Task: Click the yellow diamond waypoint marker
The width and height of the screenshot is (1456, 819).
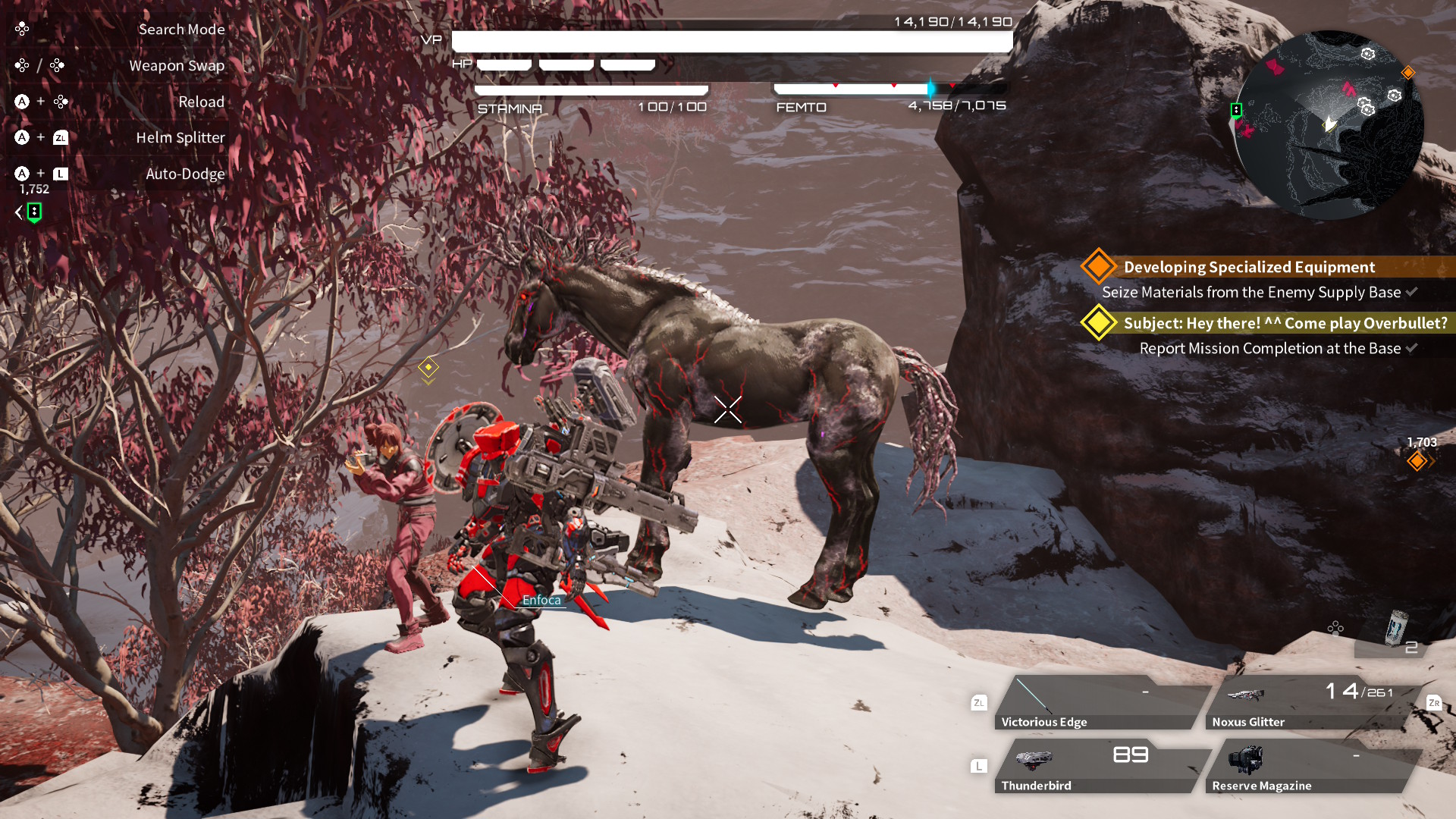Action: (428, 368)
